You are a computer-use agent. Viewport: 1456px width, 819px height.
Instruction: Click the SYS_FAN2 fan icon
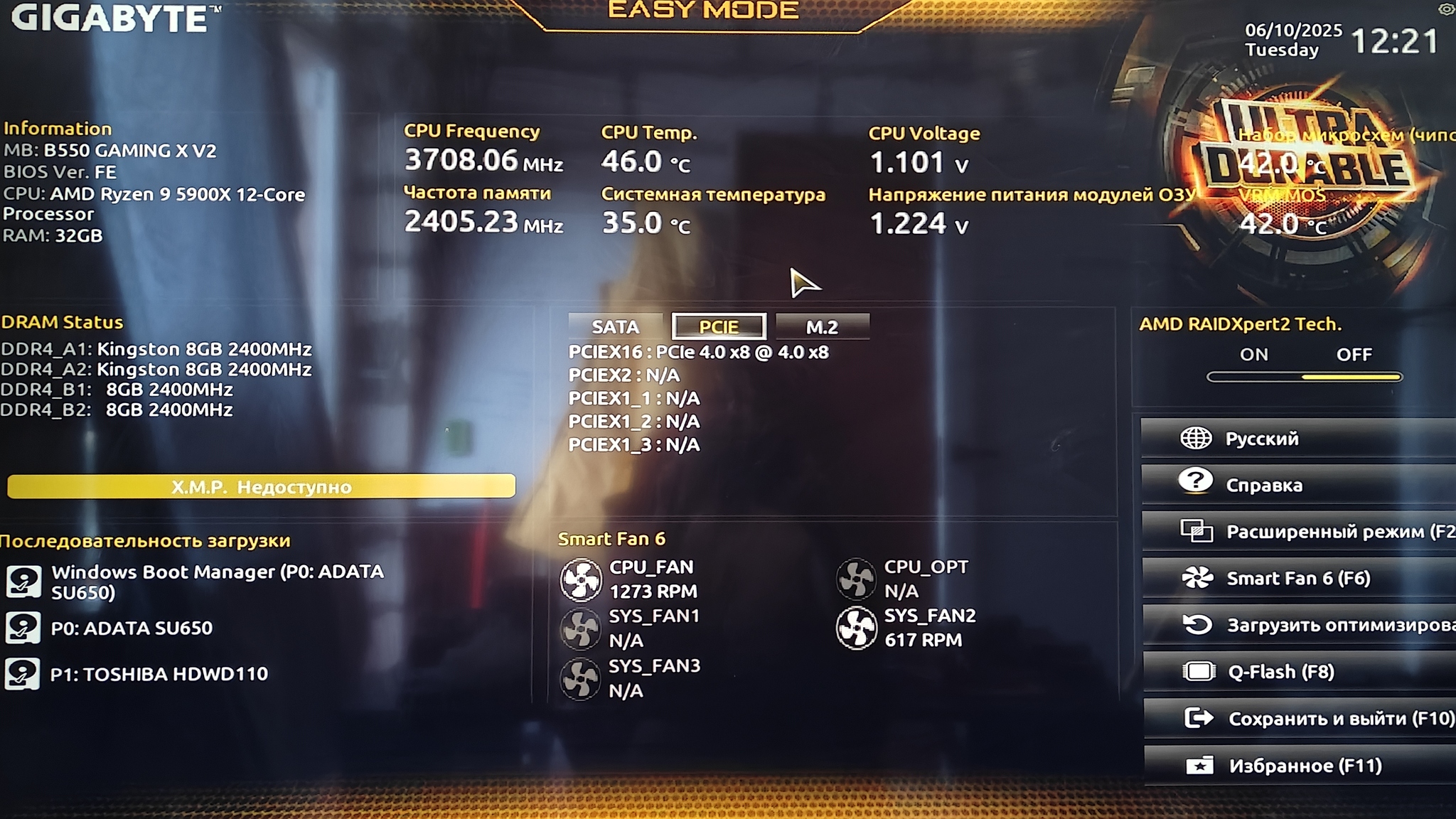[856, 628]
